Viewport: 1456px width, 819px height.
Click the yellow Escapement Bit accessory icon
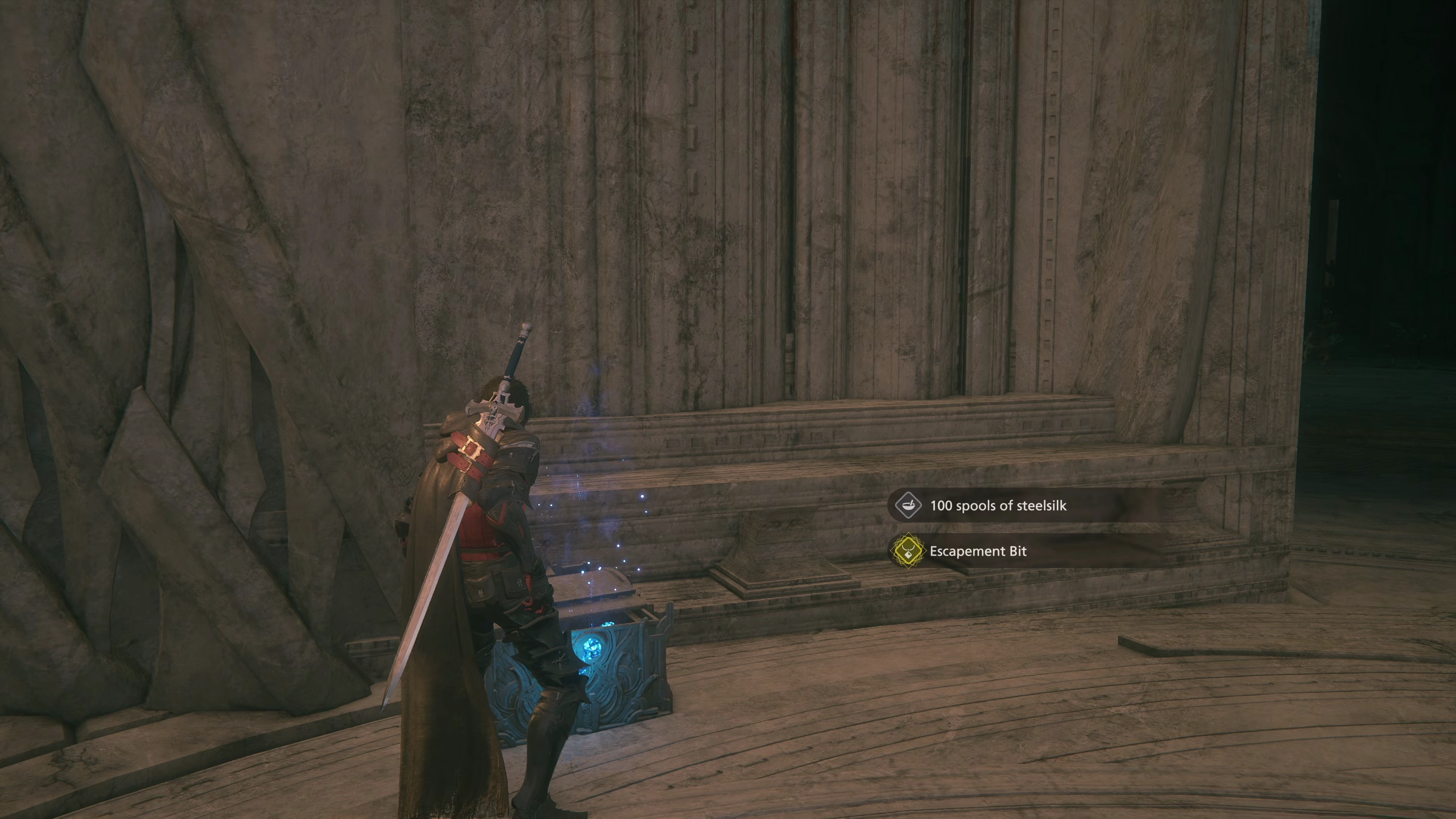point(907,551)
